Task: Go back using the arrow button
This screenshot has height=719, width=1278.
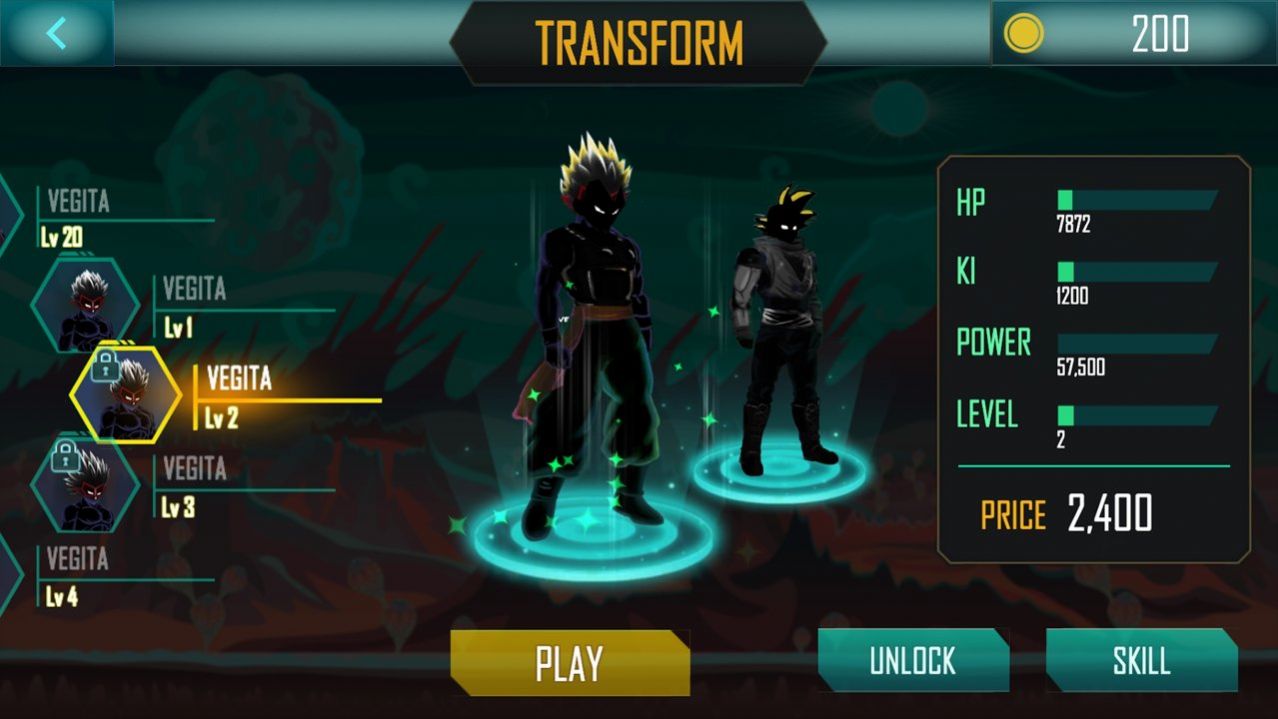Action: tap(56, 33)
